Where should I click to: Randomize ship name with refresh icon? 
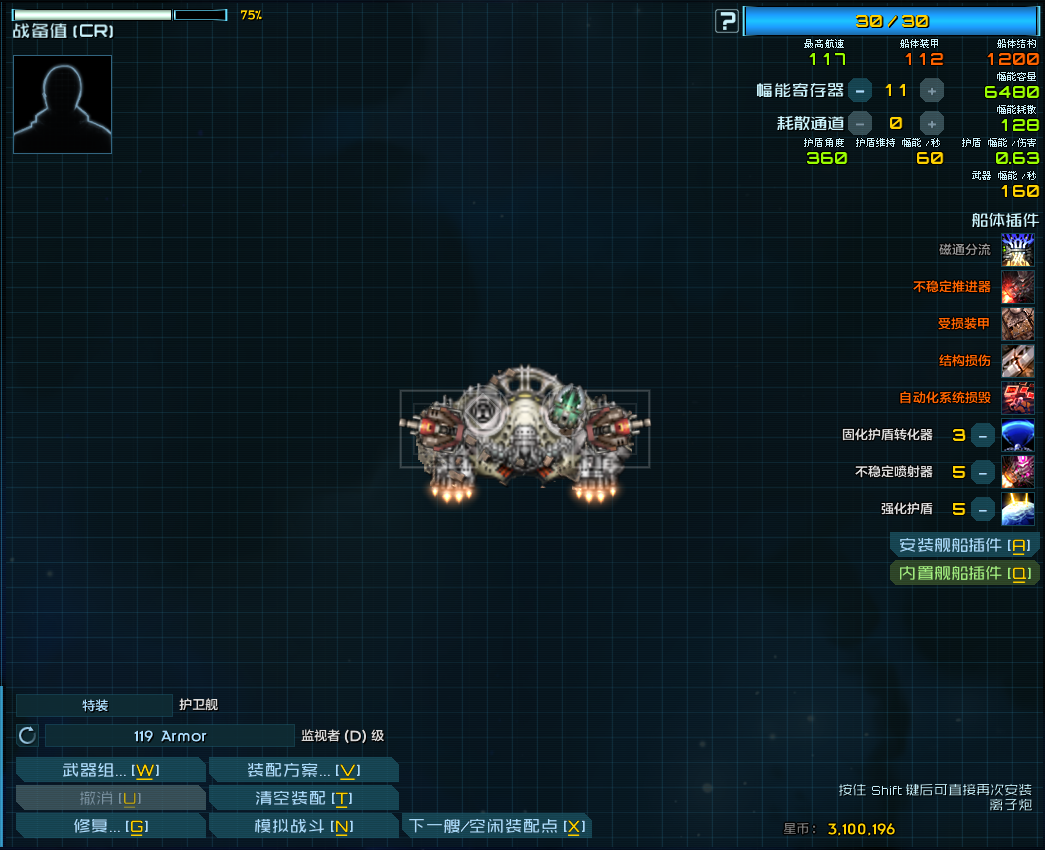click(x=28, y=736)
